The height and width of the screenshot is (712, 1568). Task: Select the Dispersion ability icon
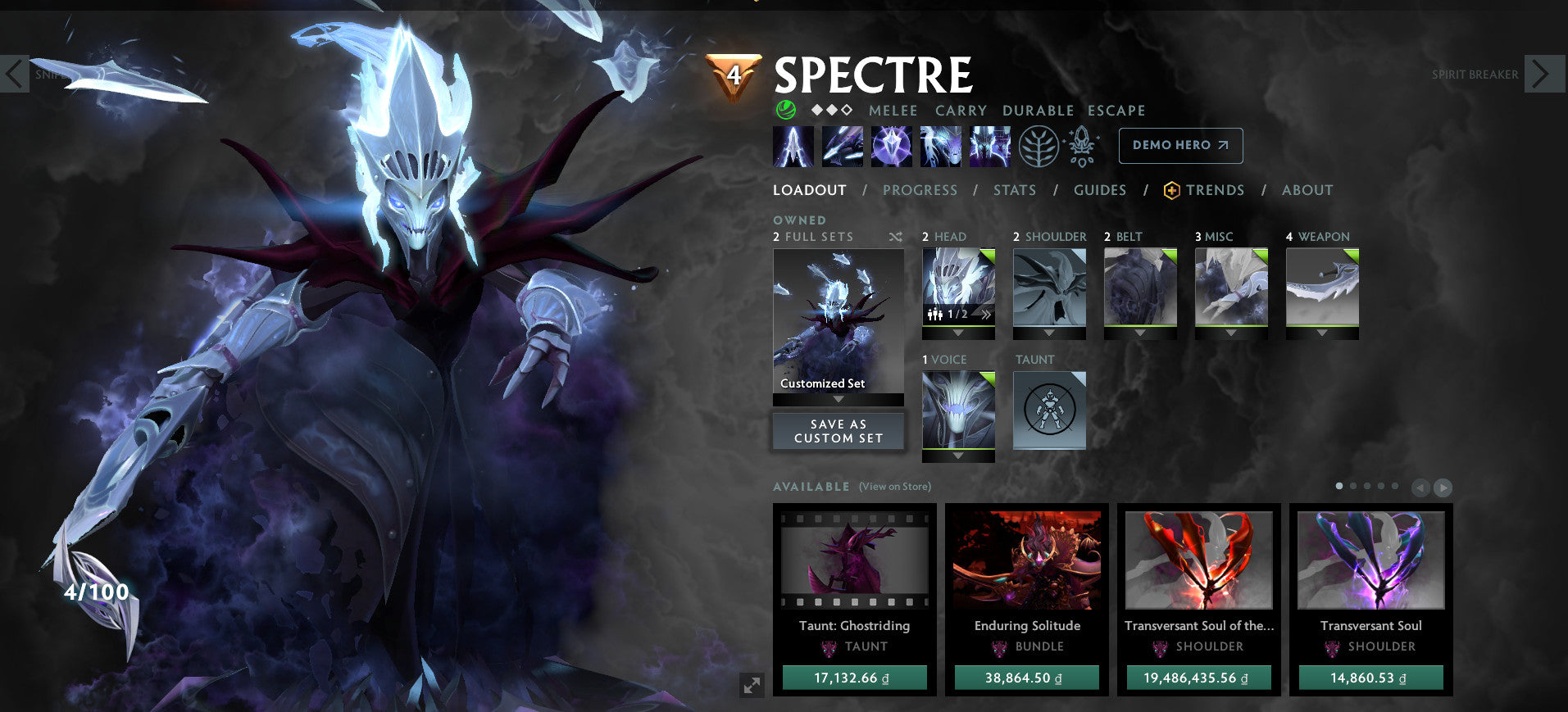892,146
